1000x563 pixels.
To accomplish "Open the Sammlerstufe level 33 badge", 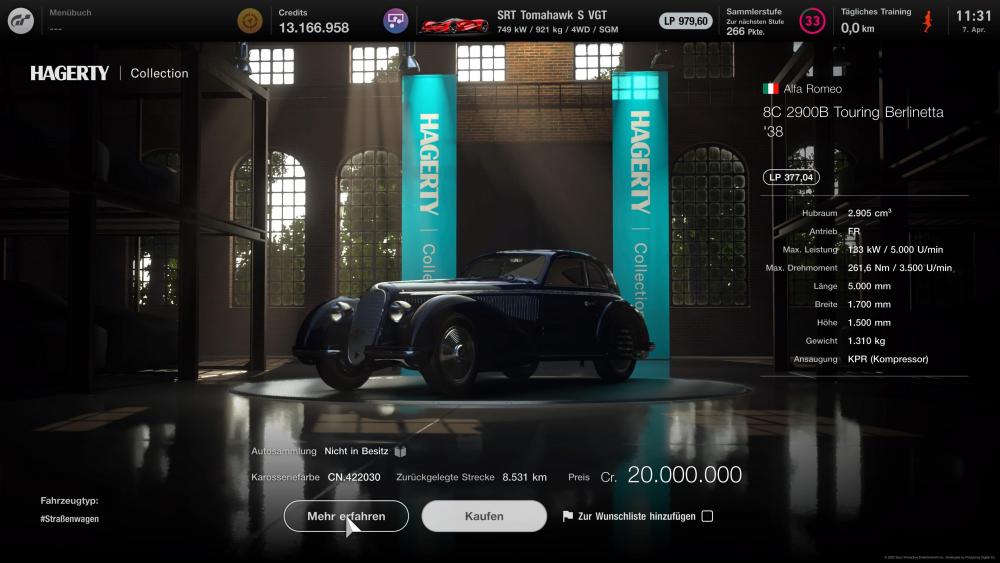I will click(x=812, y=20).
